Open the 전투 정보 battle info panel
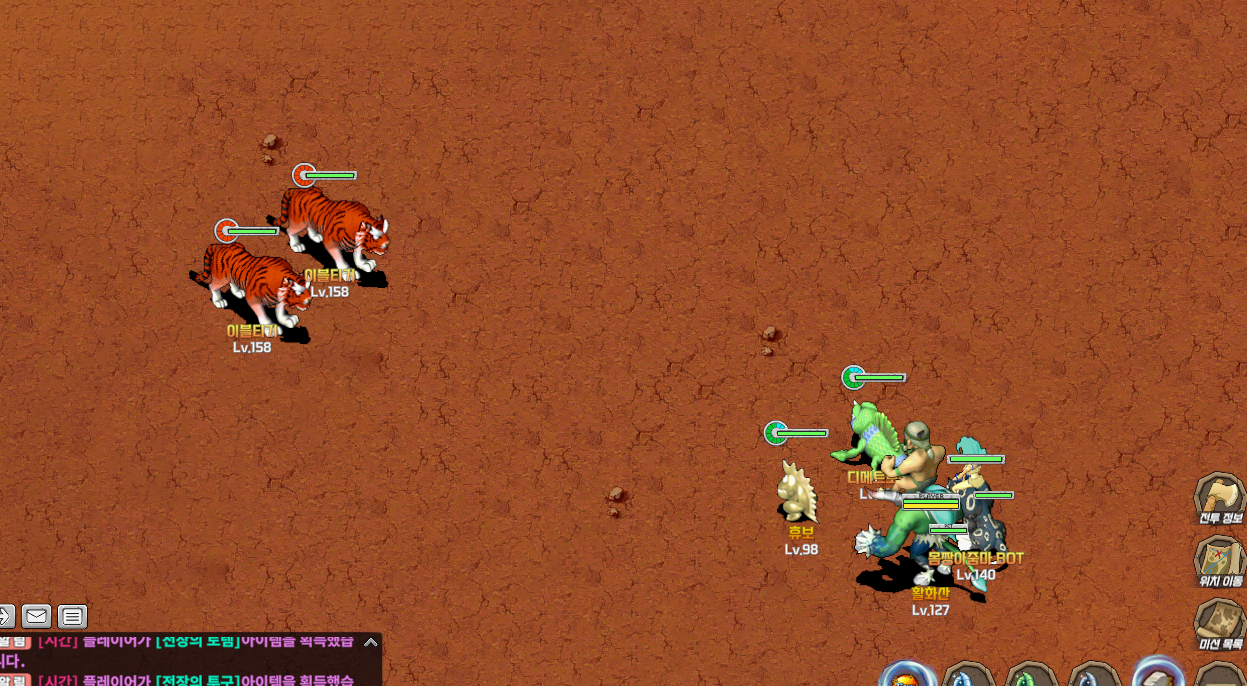The width and height of the screenshot is (1247, 686). point(1219,497)
